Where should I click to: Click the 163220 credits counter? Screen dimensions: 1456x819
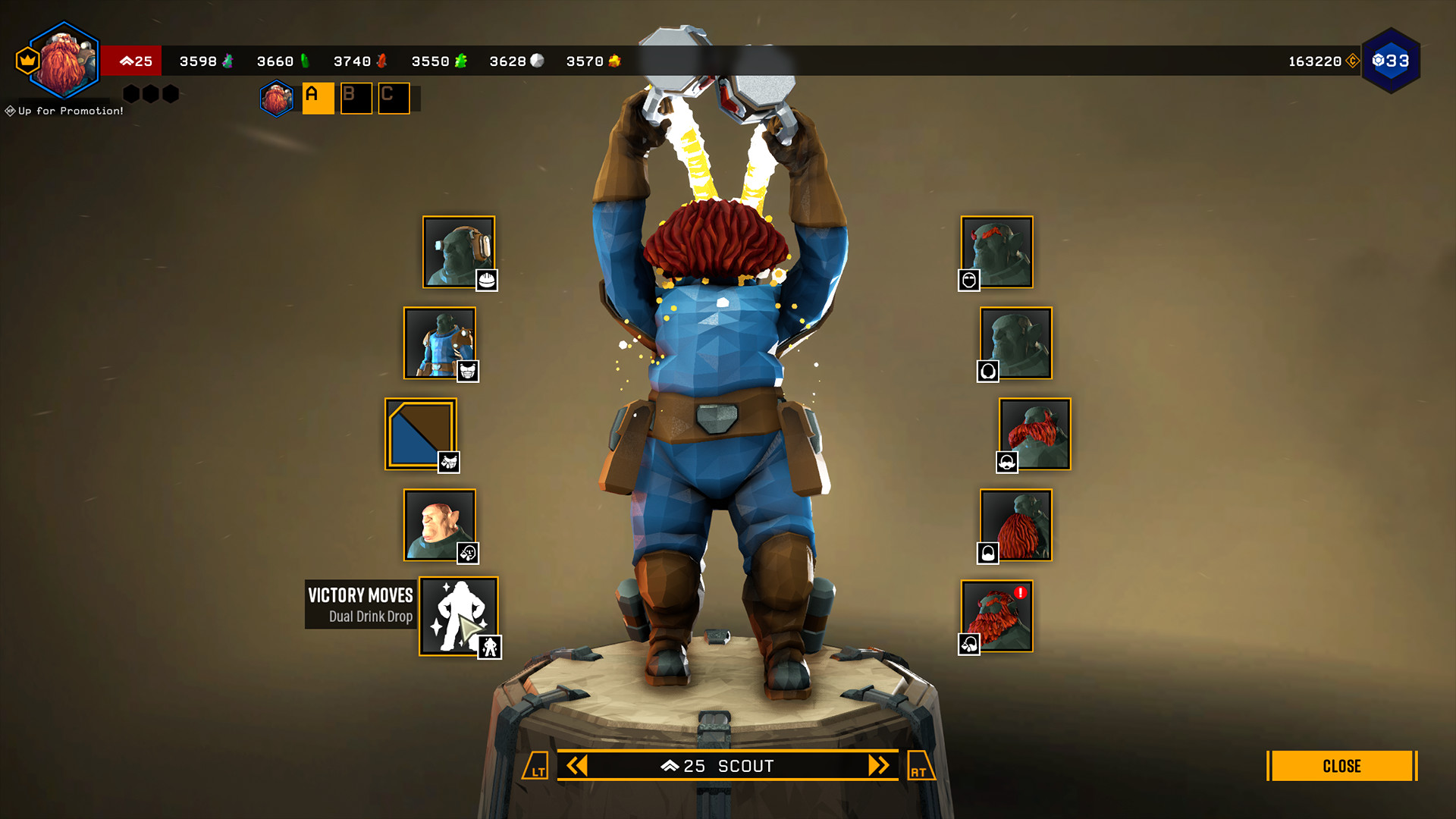click(x=1313, y=61)
